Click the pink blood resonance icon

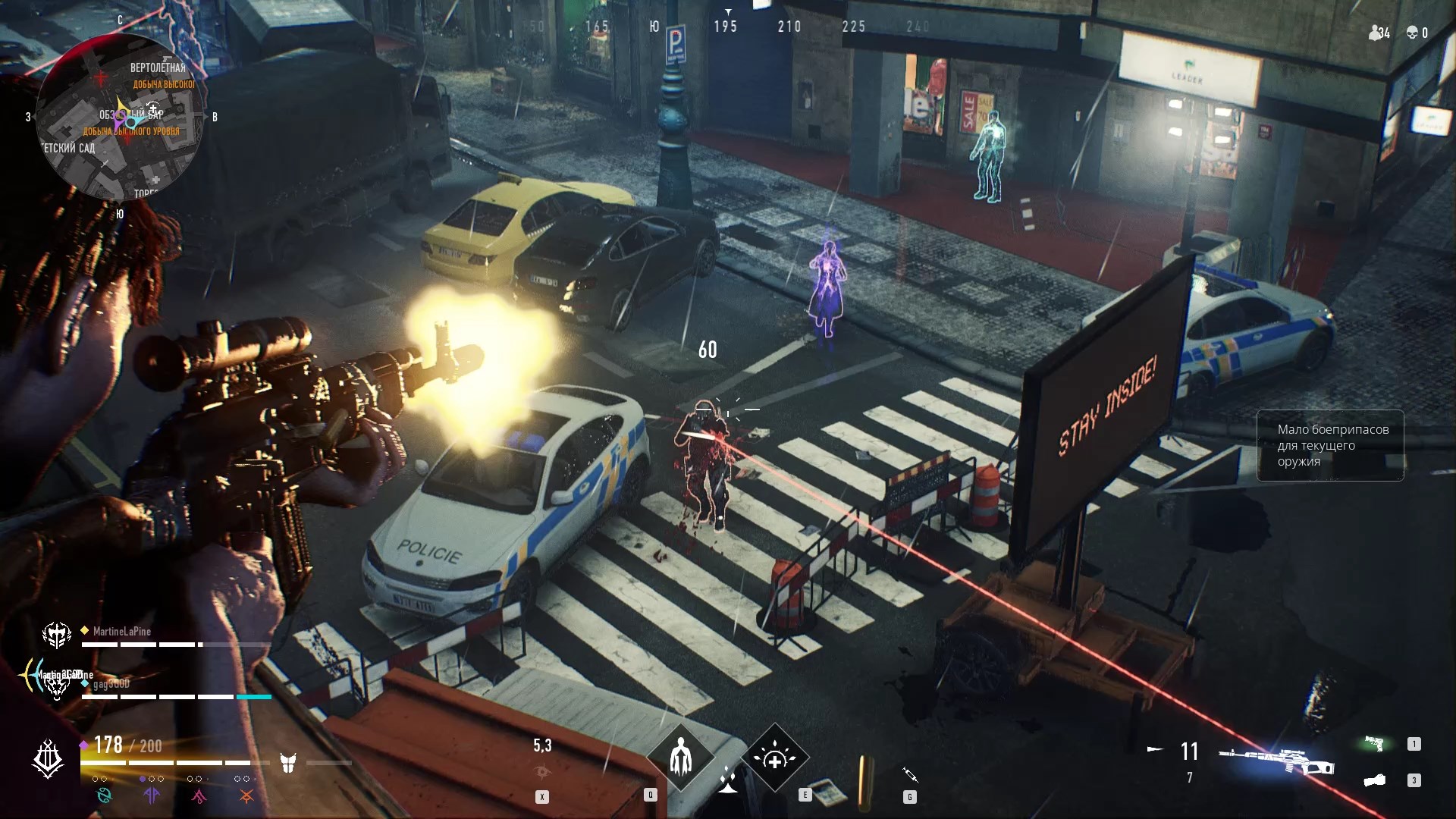click(x=199, y=795)
